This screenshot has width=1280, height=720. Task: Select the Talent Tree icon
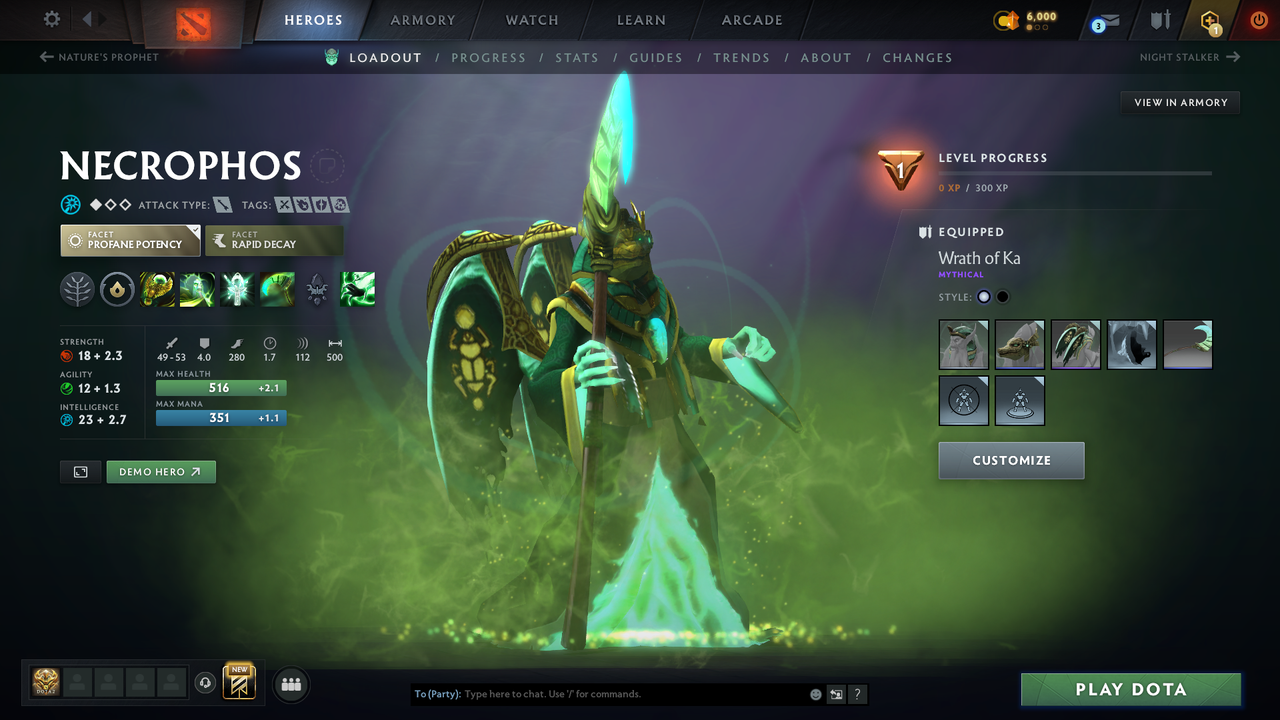click(x=77, y=289)
